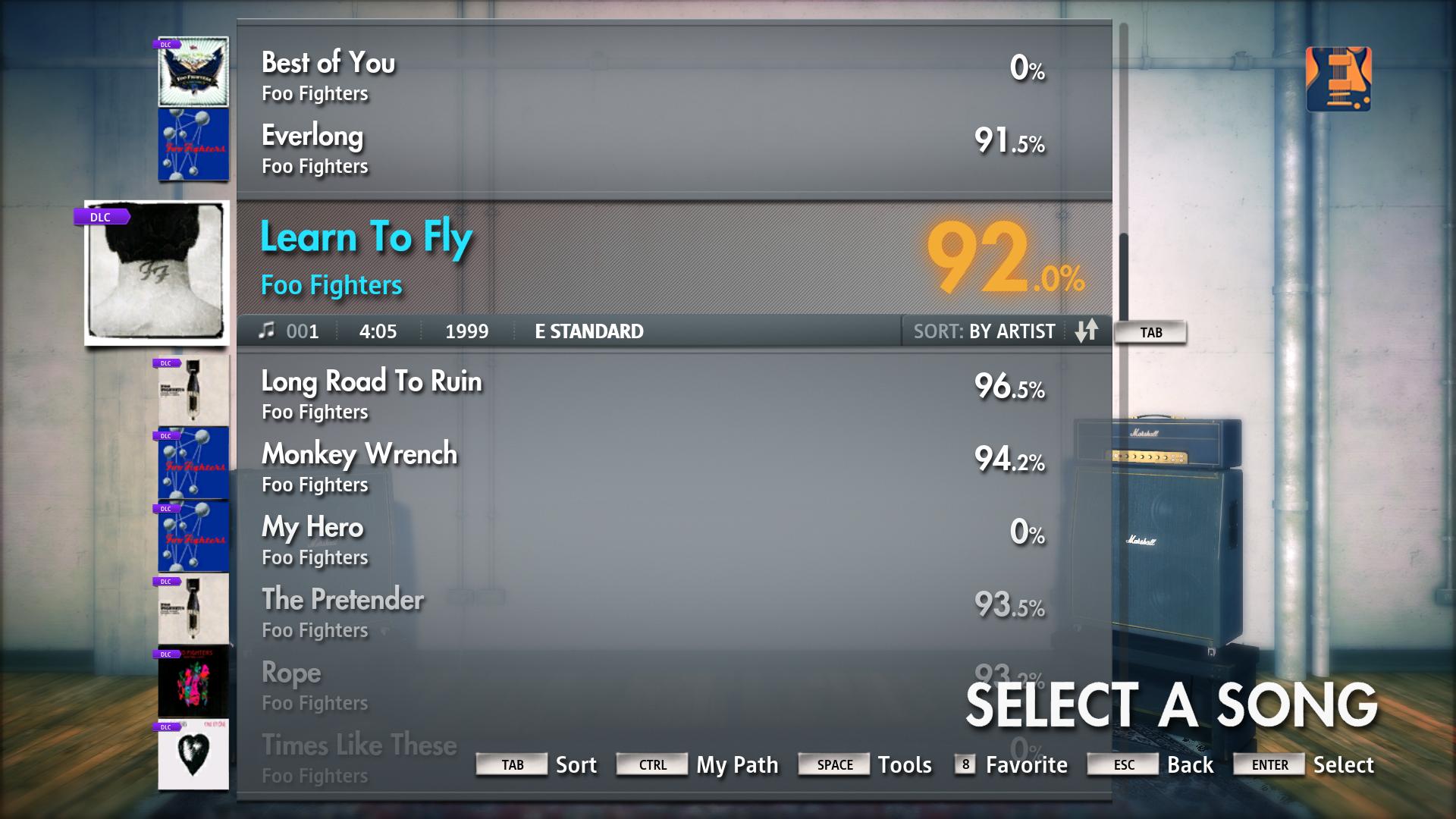This screenshot has height=819, width=1456.
Task: Favorite the current song with the 8 key button
Action: click(x=965, y=765)
